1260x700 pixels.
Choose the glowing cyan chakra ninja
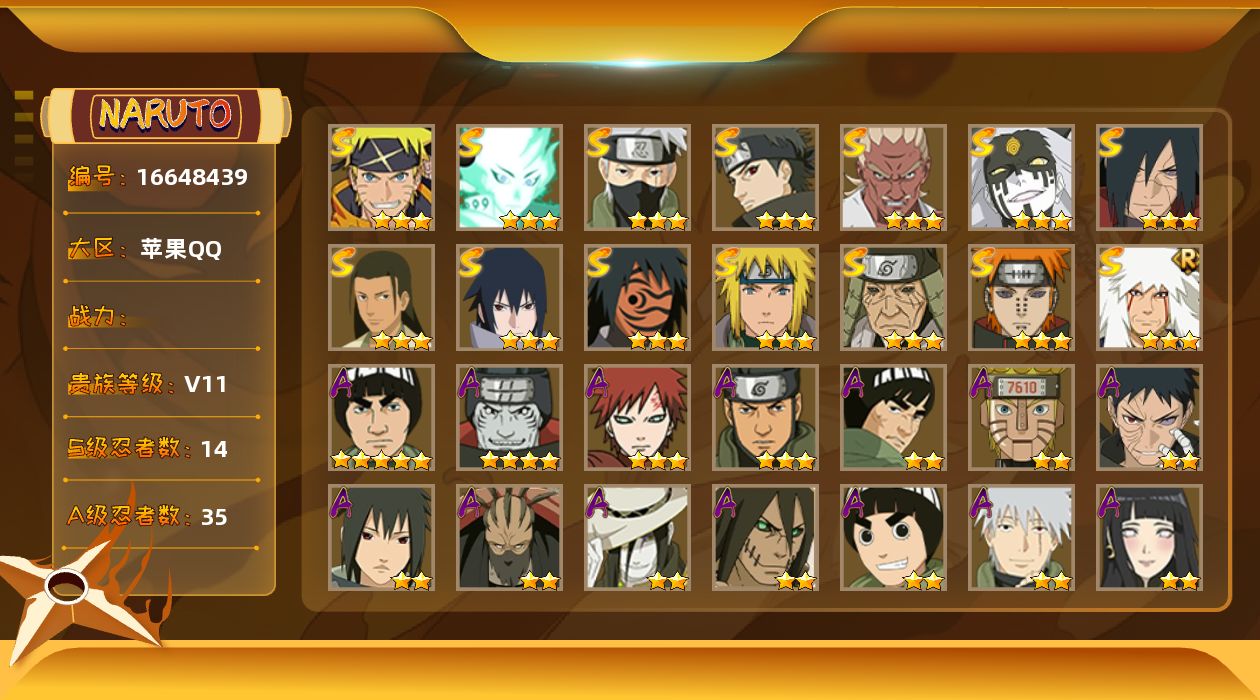point(509,178)
